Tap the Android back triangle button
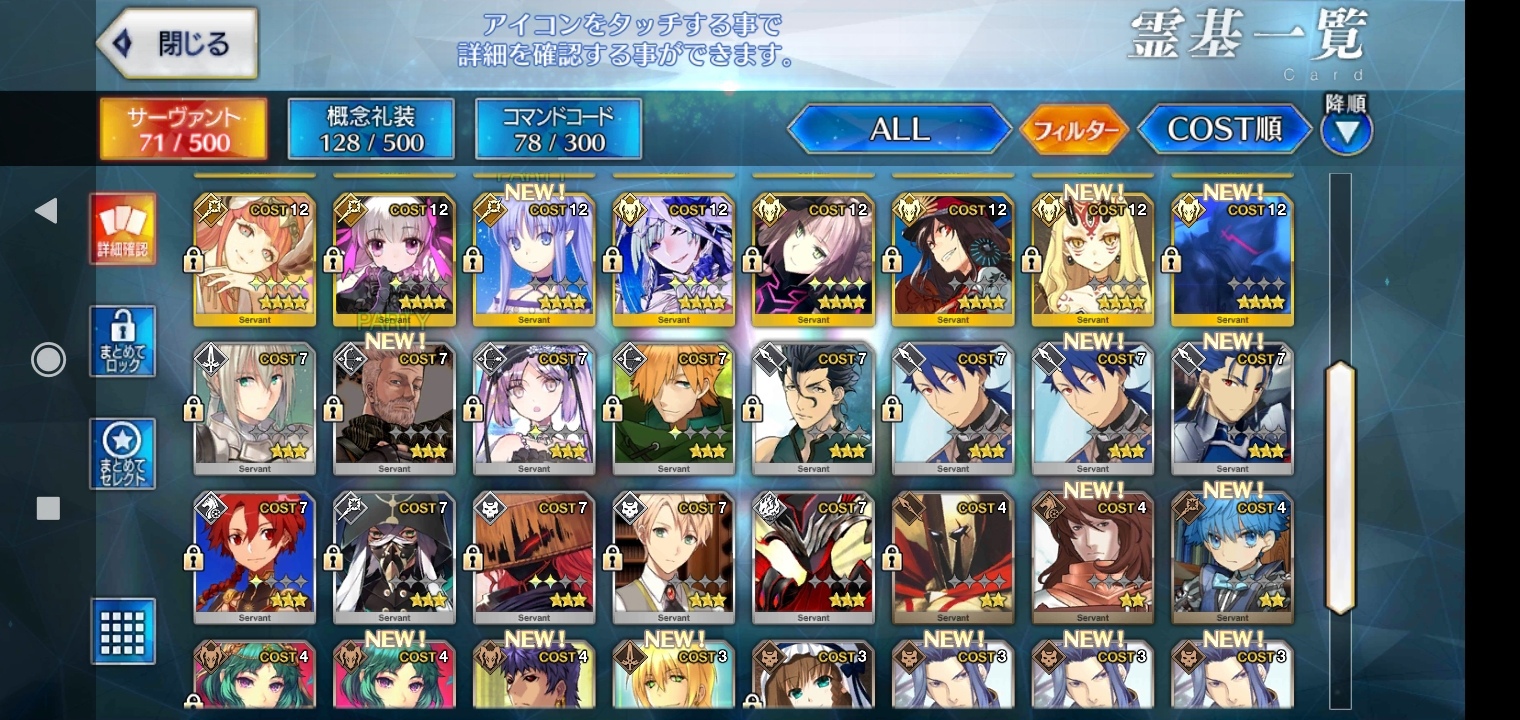This screenshot has height=720, width=1520. (46, 210)
